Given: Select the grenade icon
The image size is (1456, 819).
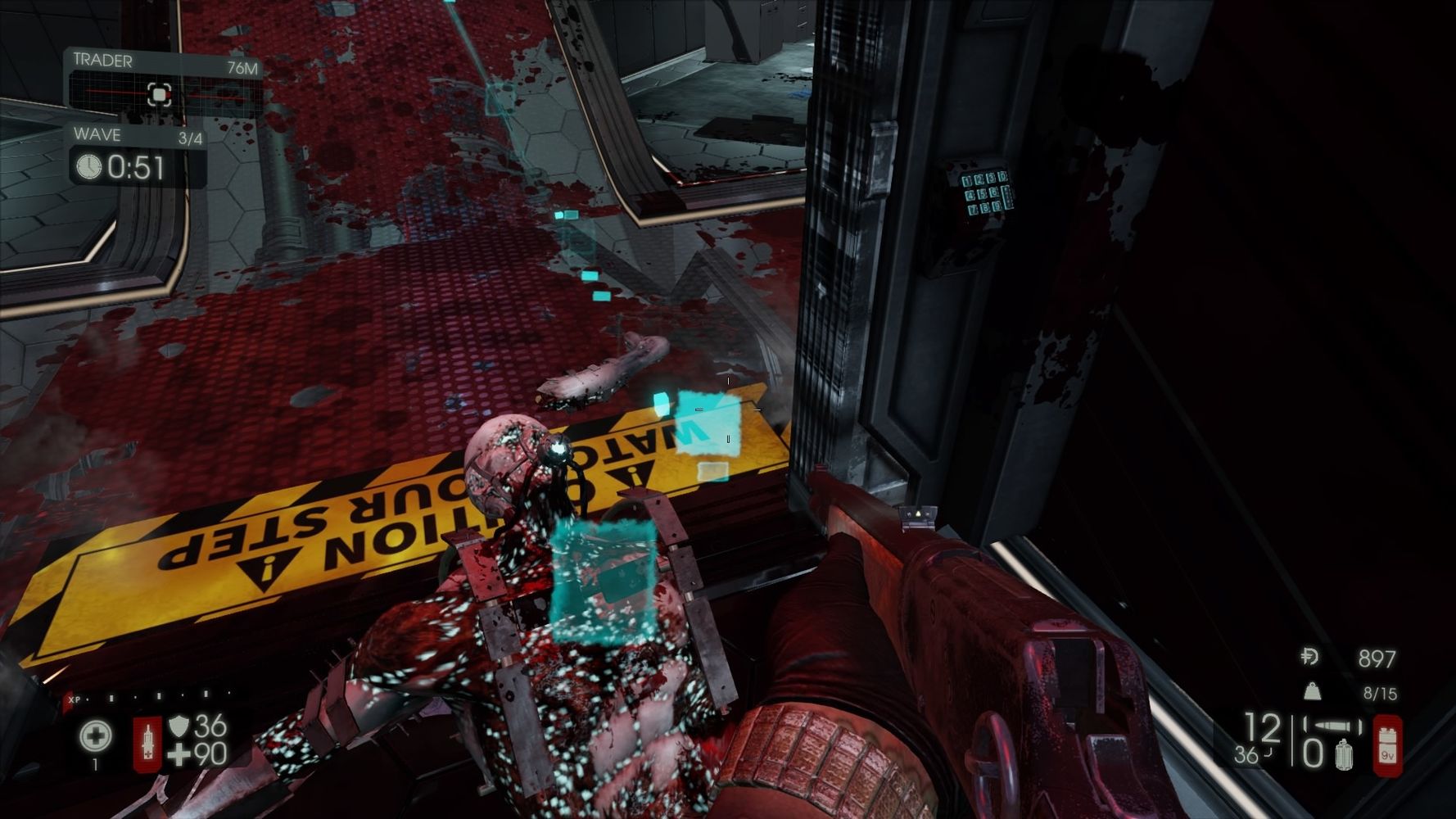Looking at the screenshot, I should 1343,754.
